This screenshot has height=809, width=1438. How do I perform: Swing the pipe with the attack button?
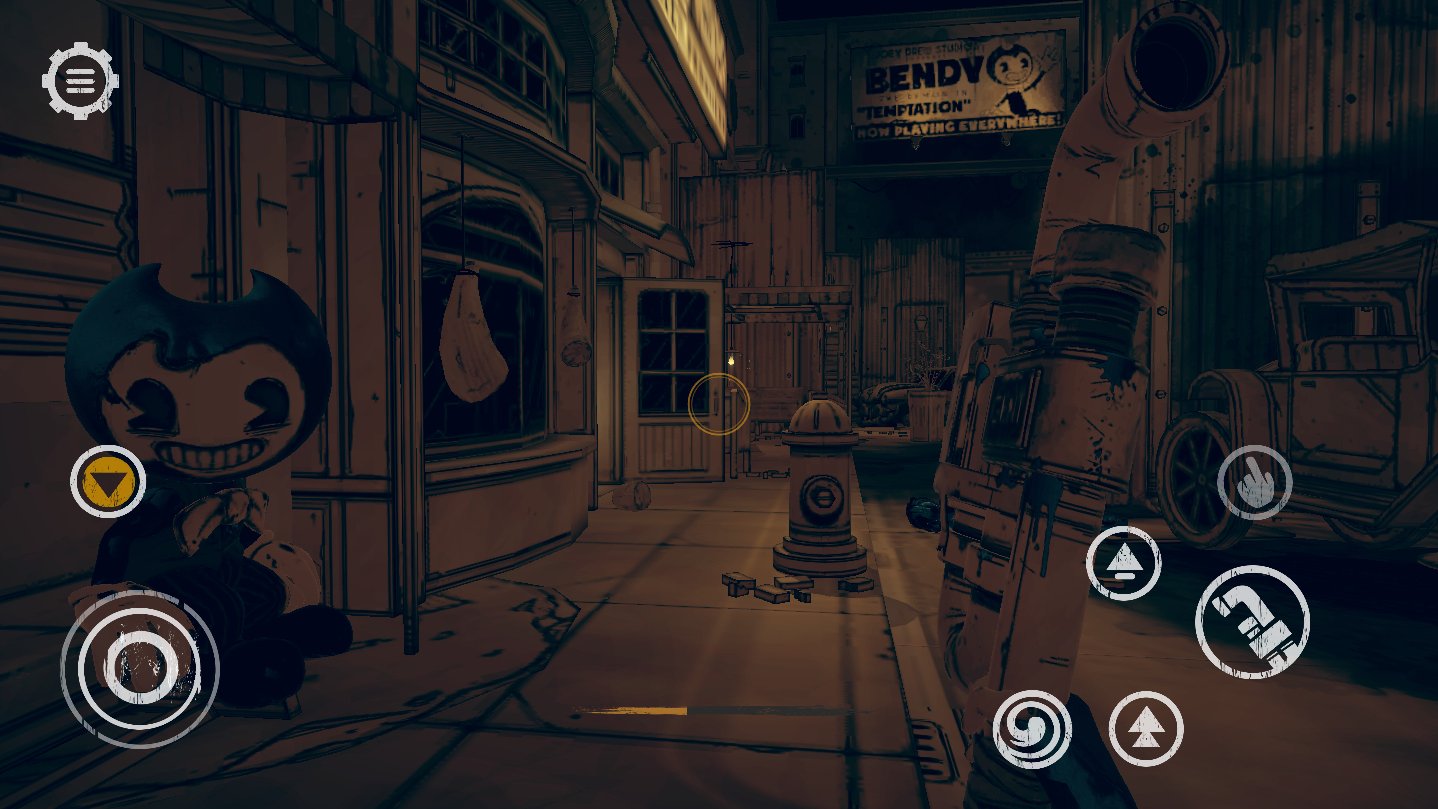(1252, 621)
